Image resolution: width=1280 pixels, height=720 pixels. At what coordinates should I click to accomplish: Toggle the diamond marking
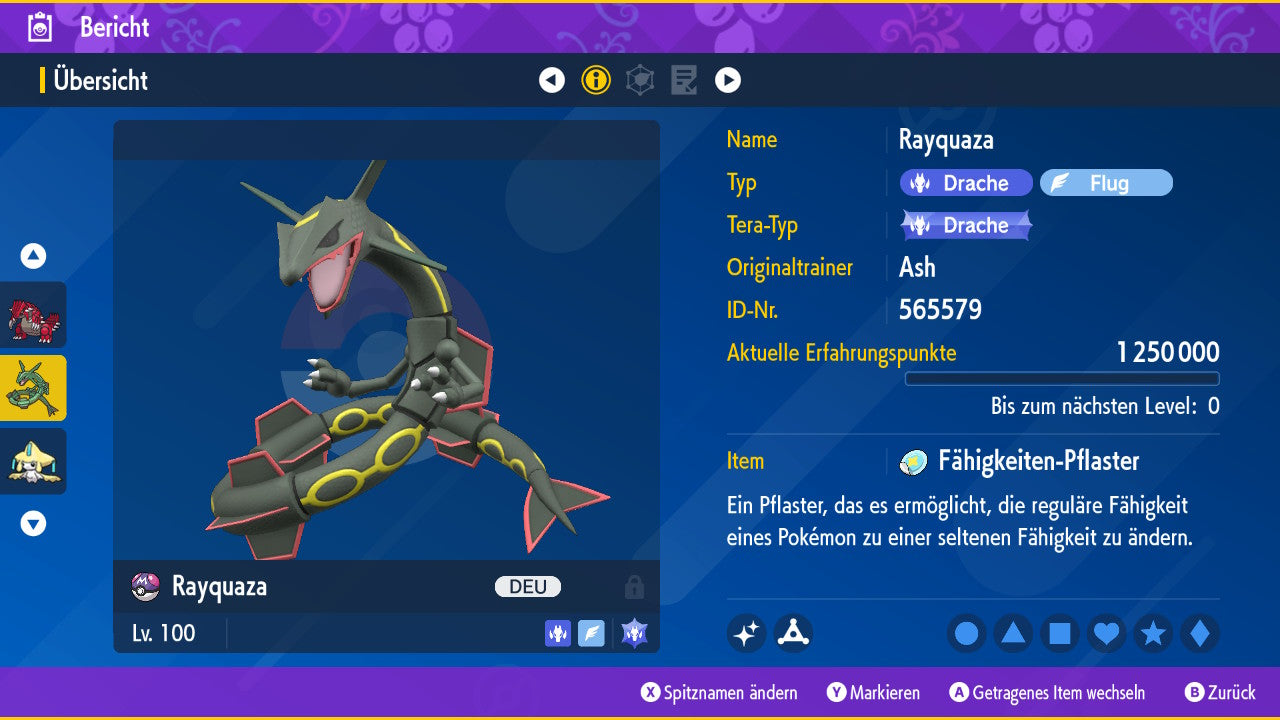pyautogui.click(x=1199, y=633)
